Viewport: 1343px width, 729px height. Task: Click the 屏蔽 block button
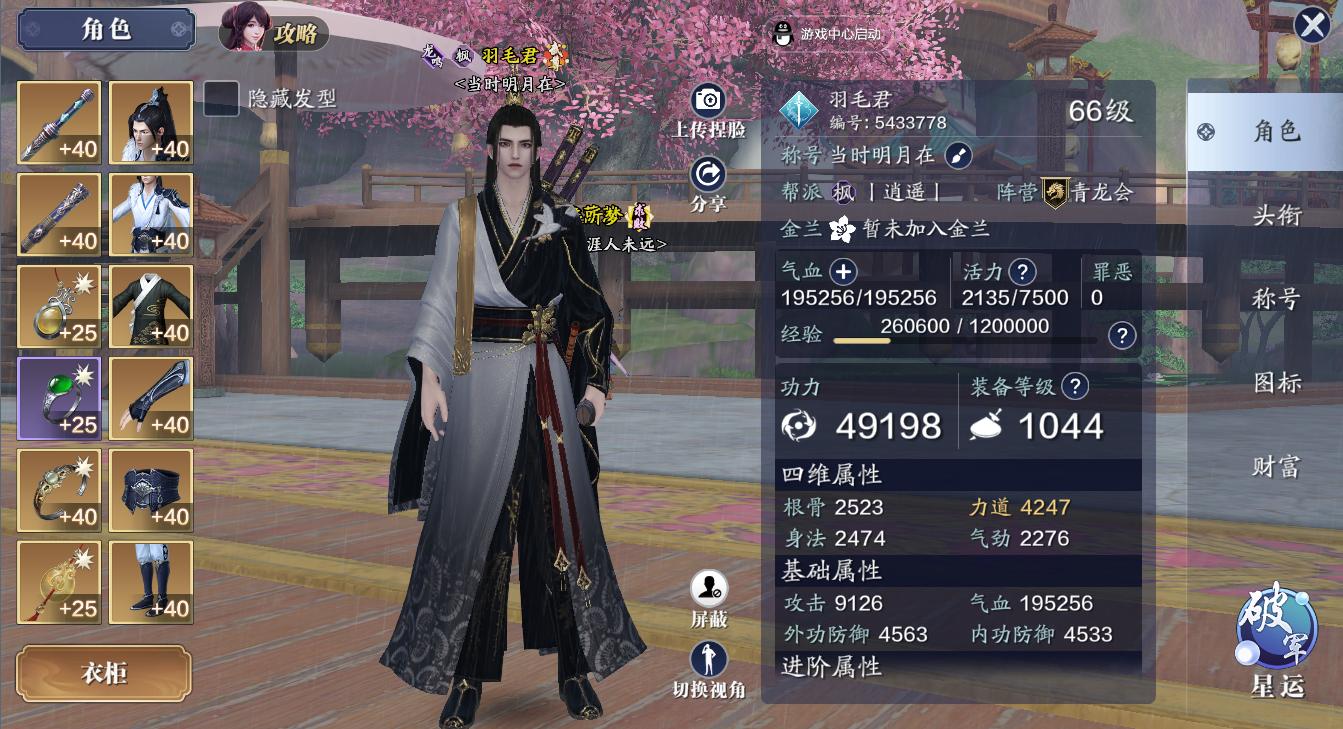709,588
